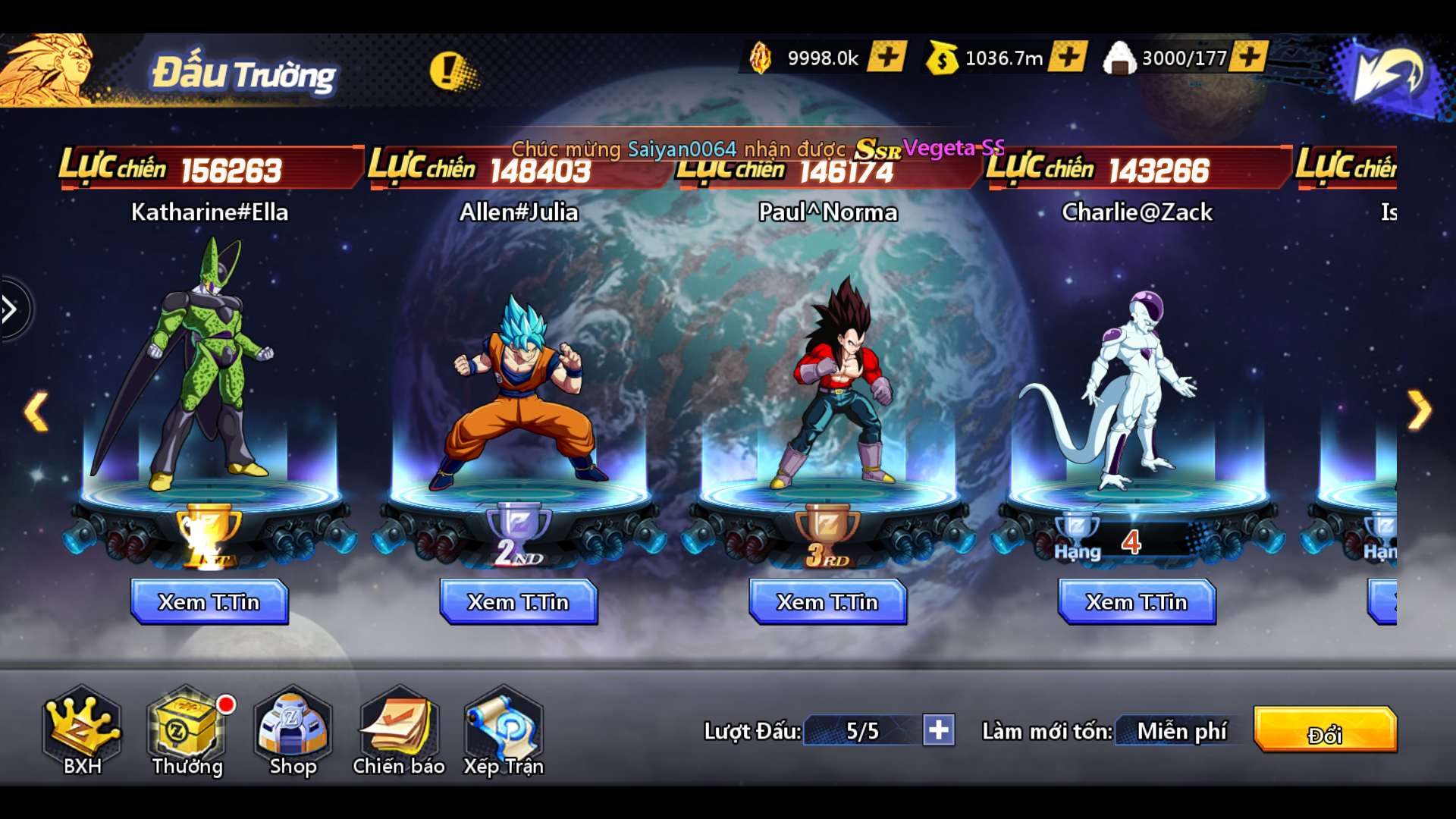This screenshot has width=1456, height=819.
Task: Go back using the blue arrow button
Action: tap(1388, 74)
